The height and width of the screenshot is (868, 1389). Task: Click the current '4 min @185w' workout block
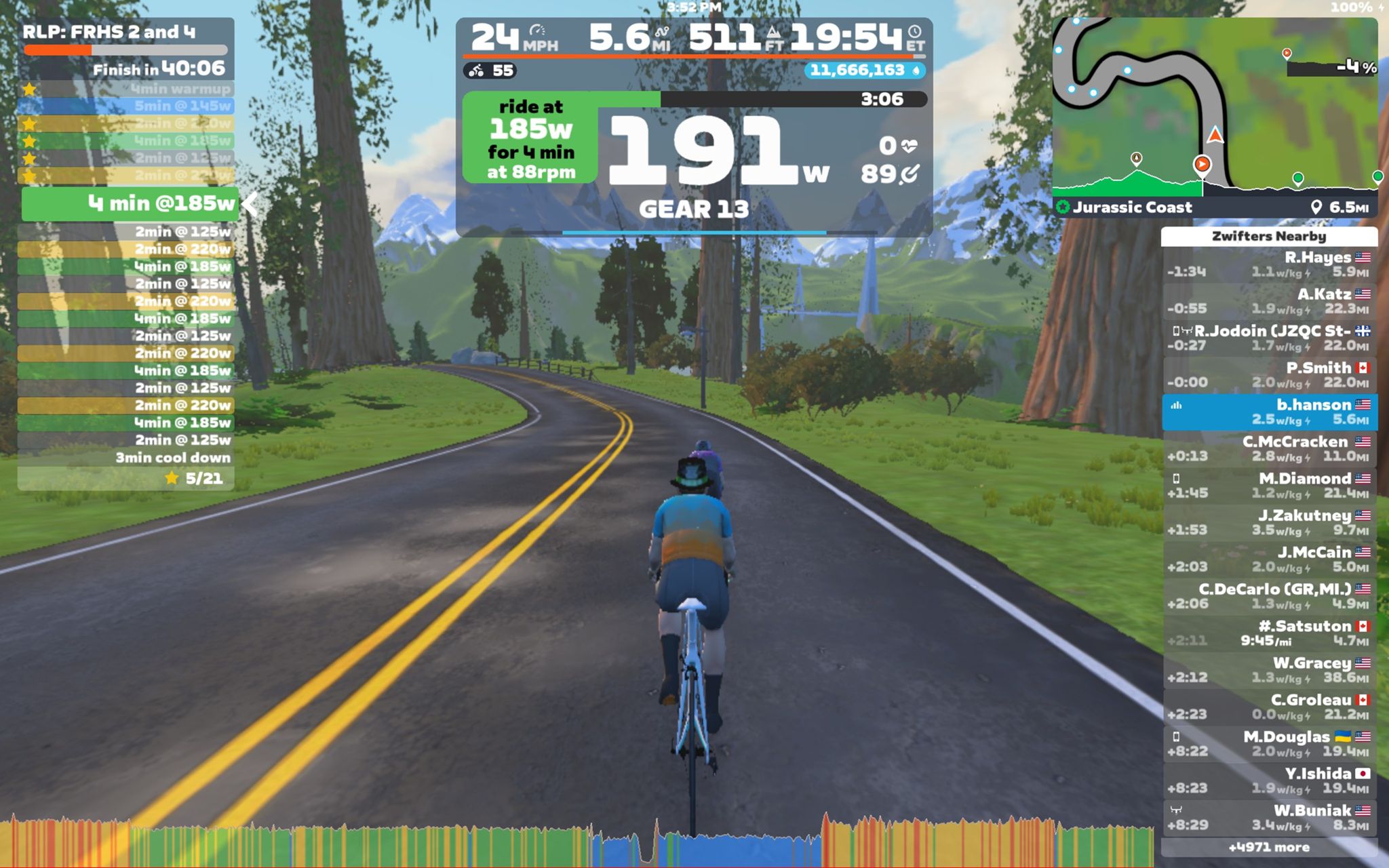[x=129, y=203]
